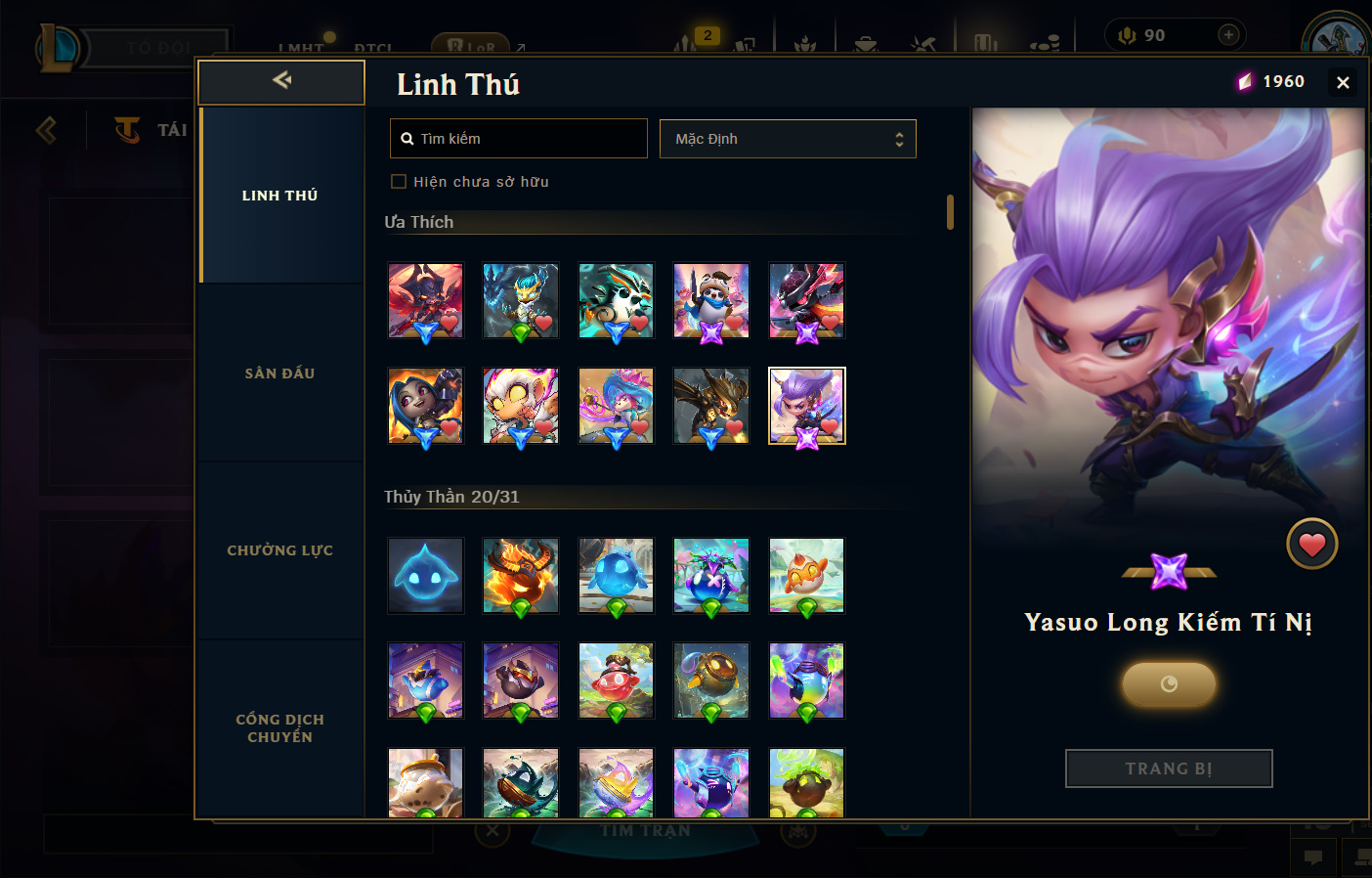The height and width of the screenshot is (878, 1372).
Task: Choose the blue water sprite thumbnail
Action: tap(425, 576)
